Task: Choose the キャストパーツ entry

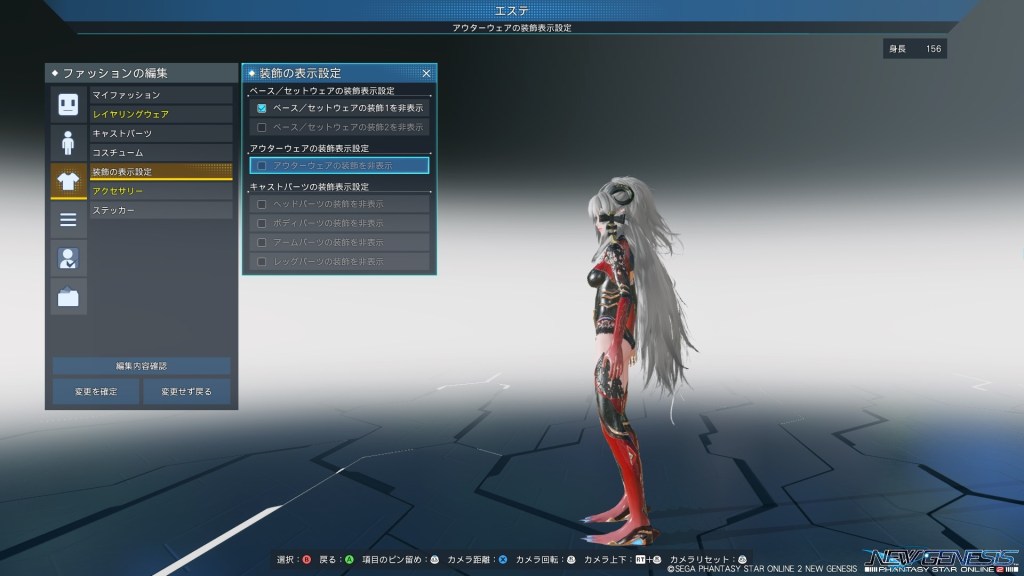Action: coord(160,133)
